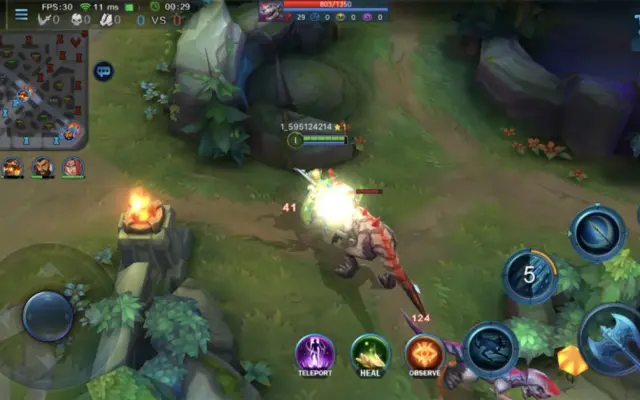Cast the Teleport spell
Screen dimensions: 640x400
click(x=315, y=354)
